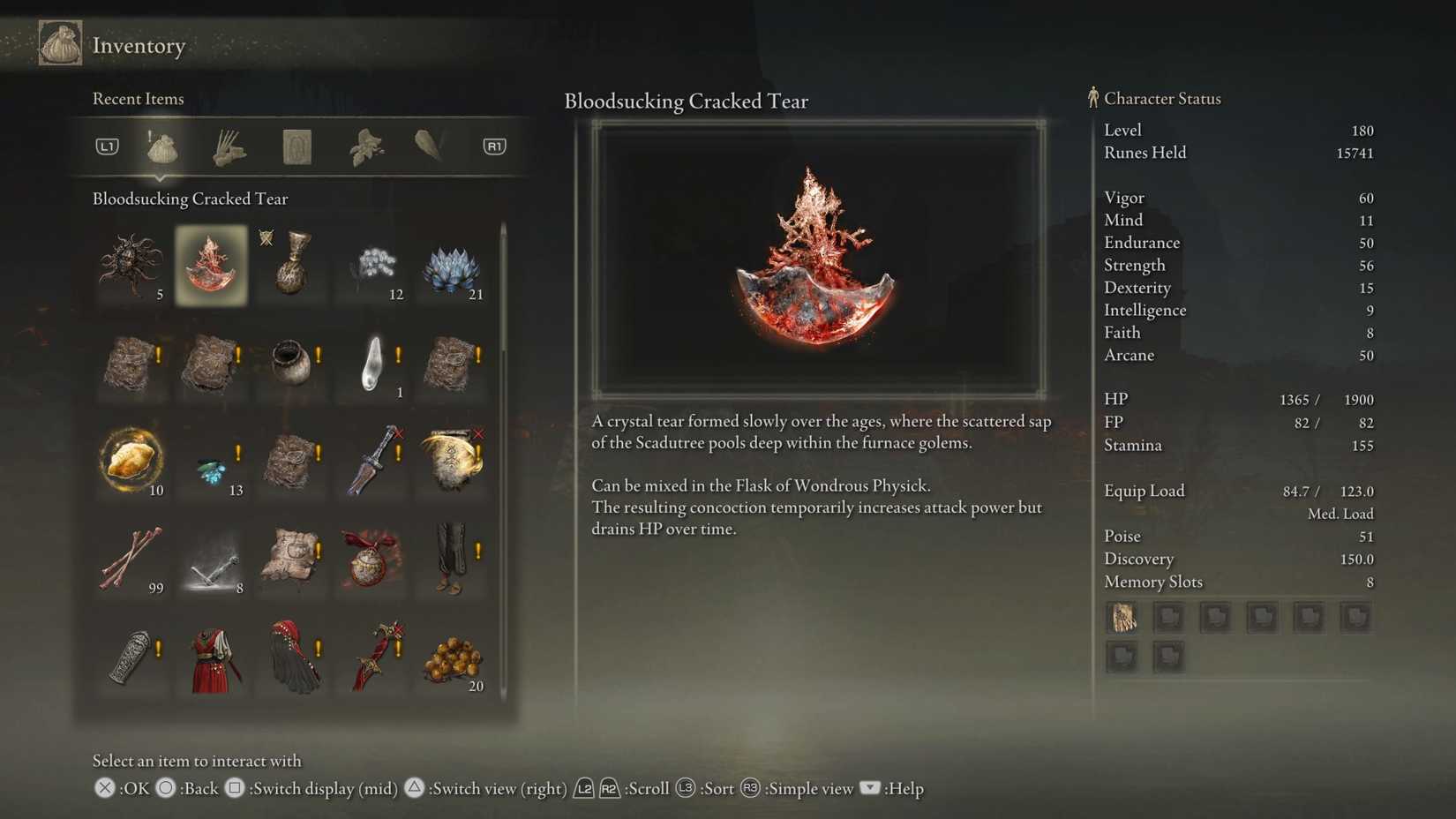Open Sort options via the L3 prompt
1456x819 pixels.
686,789
